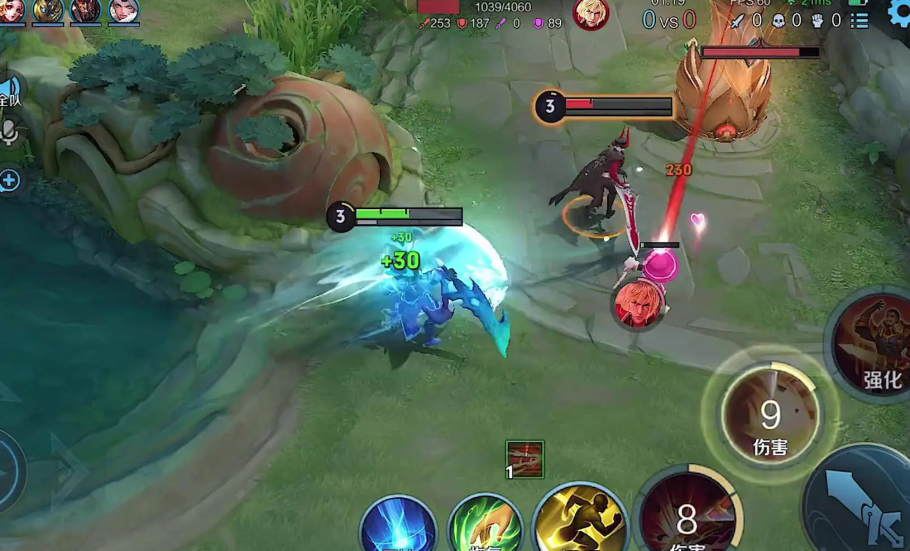Activate the skill on 9-second cooldown

click(x=769, y=413)
